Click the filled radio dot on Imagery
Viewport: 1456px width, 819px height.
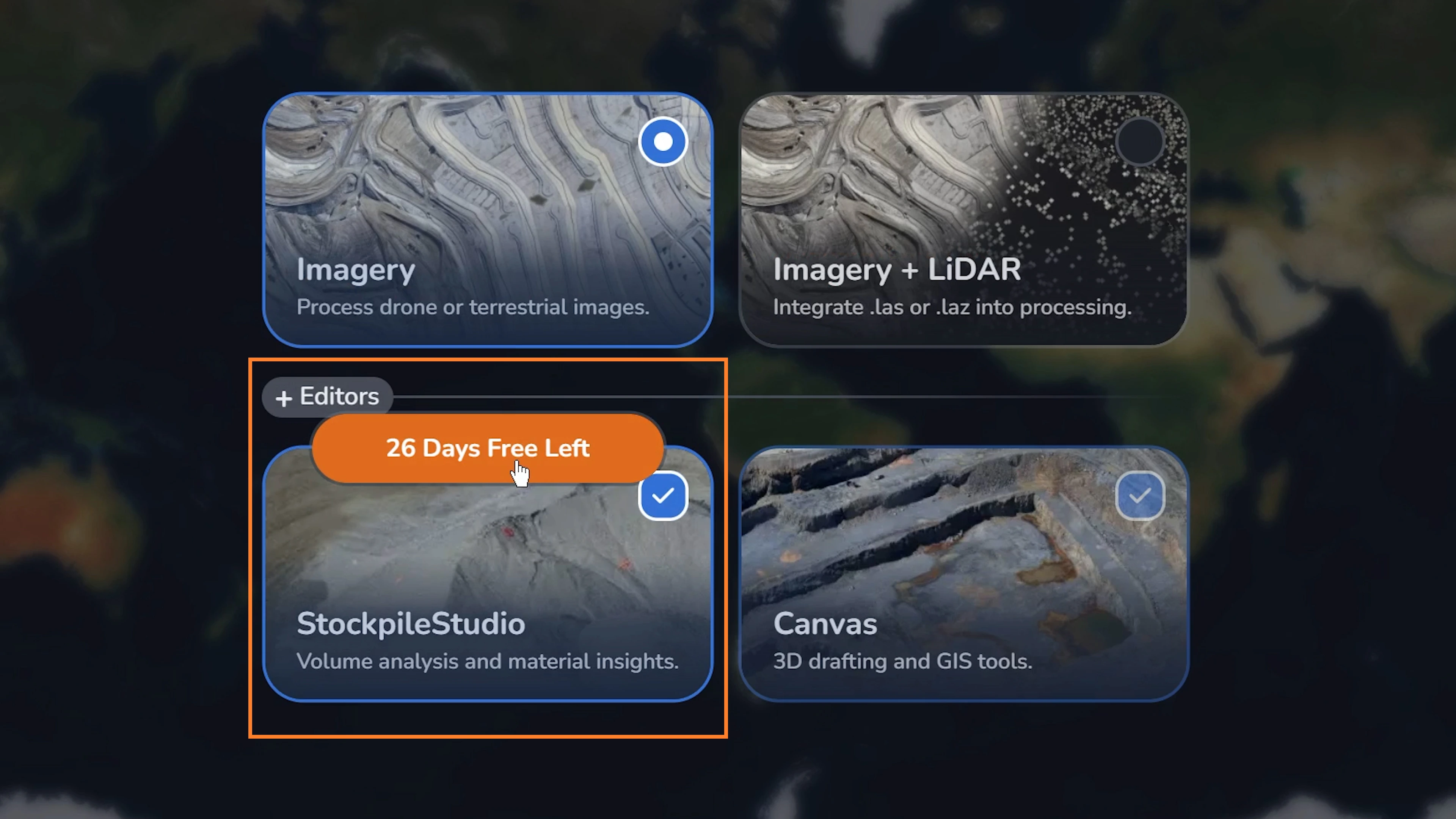pyautogui.click(x=663, y=141)
